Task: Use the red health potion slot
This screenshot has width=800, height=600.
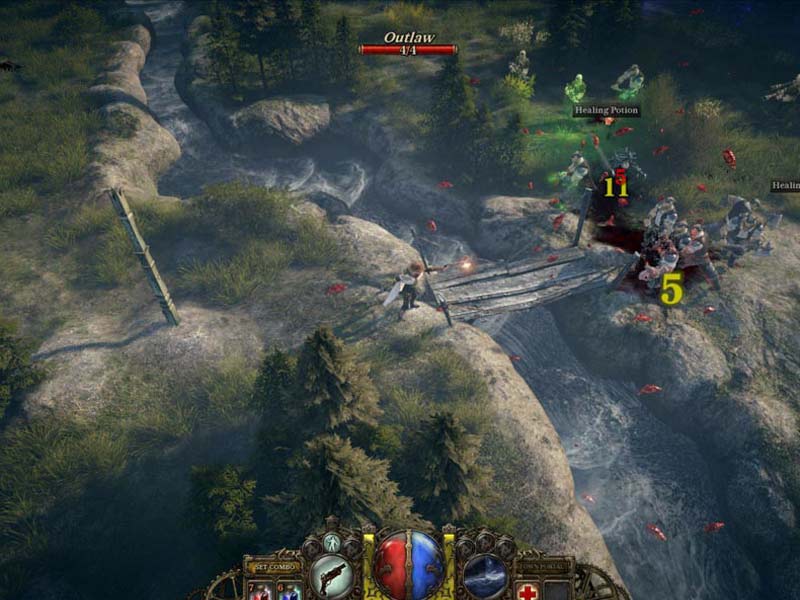Action: (x=263, y=592)
